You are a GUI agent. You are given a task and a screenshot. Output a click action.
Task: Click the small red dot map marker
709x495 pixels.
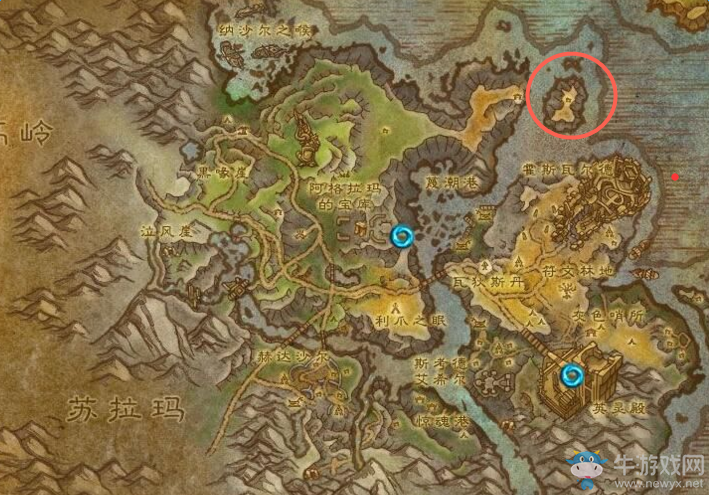676,178
